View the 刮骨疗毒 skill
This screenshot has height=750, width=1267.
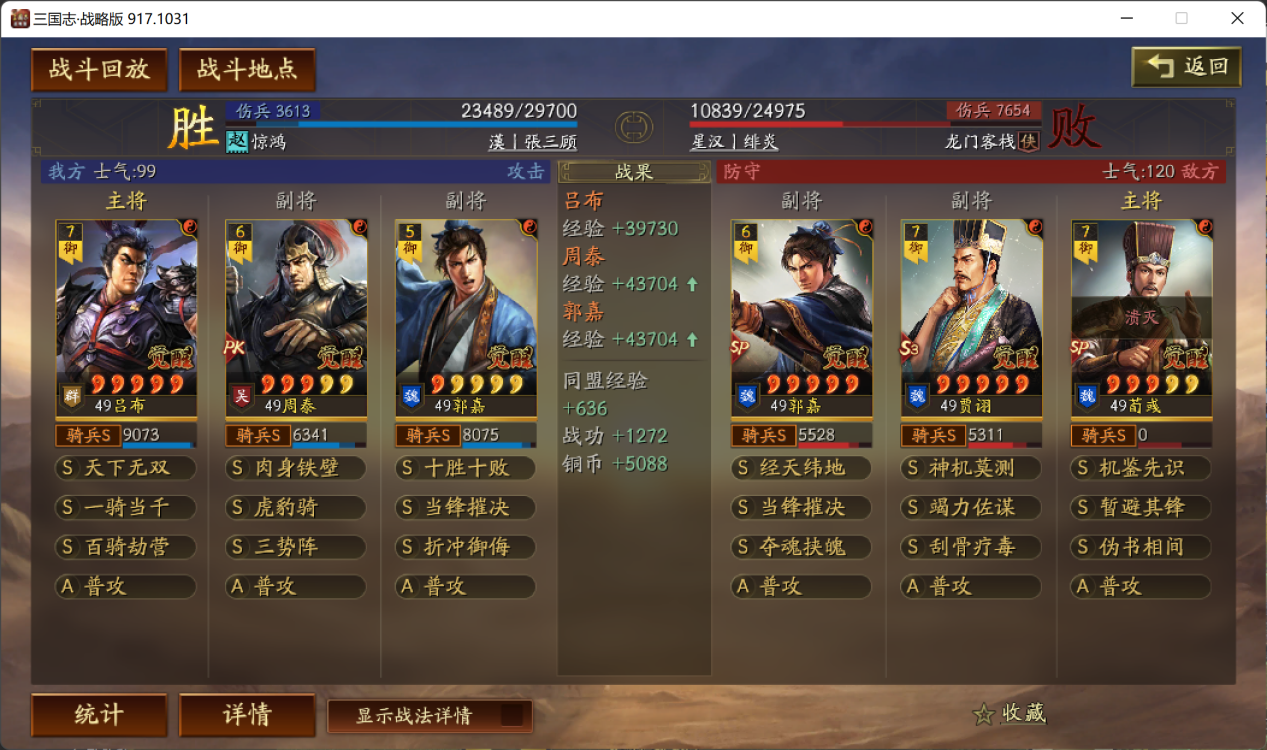point(971,547)
